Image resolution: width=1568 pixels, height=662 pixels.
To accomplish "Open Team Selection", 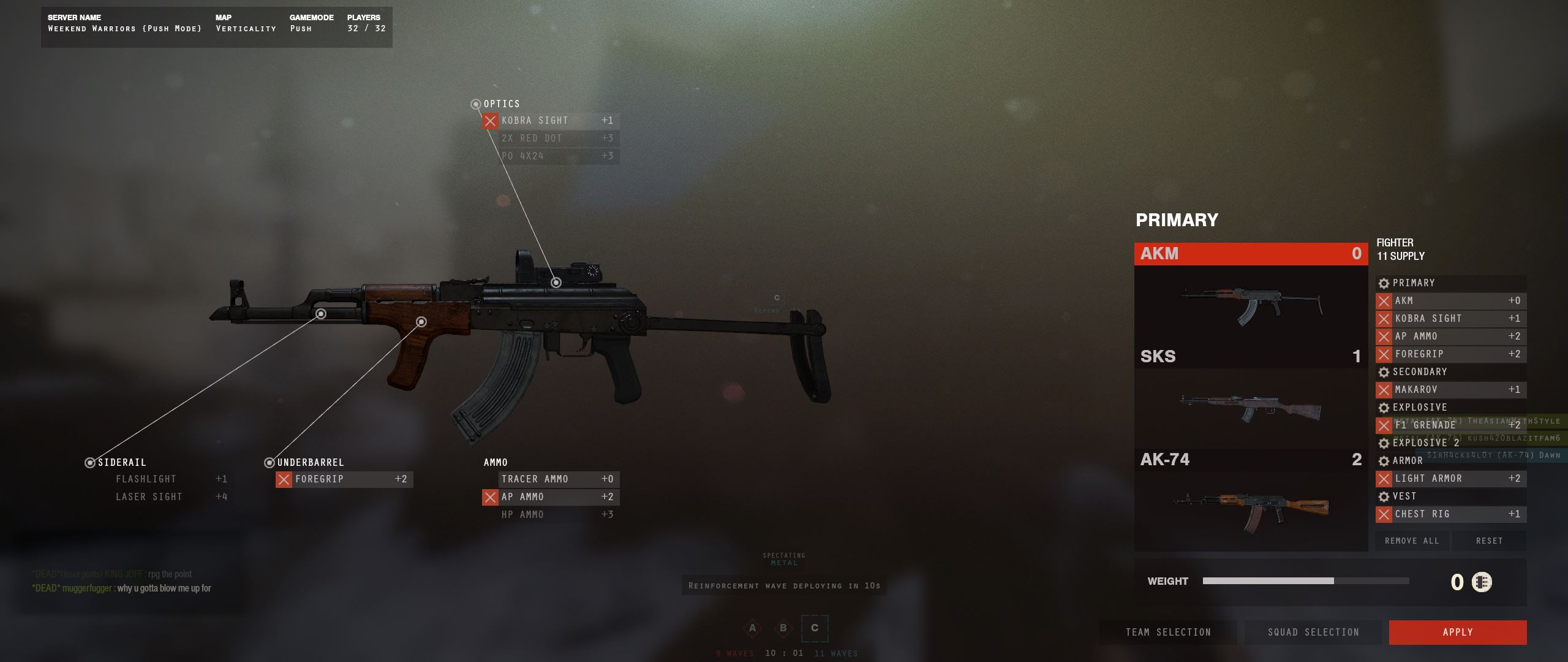I will pos(1168,632).
